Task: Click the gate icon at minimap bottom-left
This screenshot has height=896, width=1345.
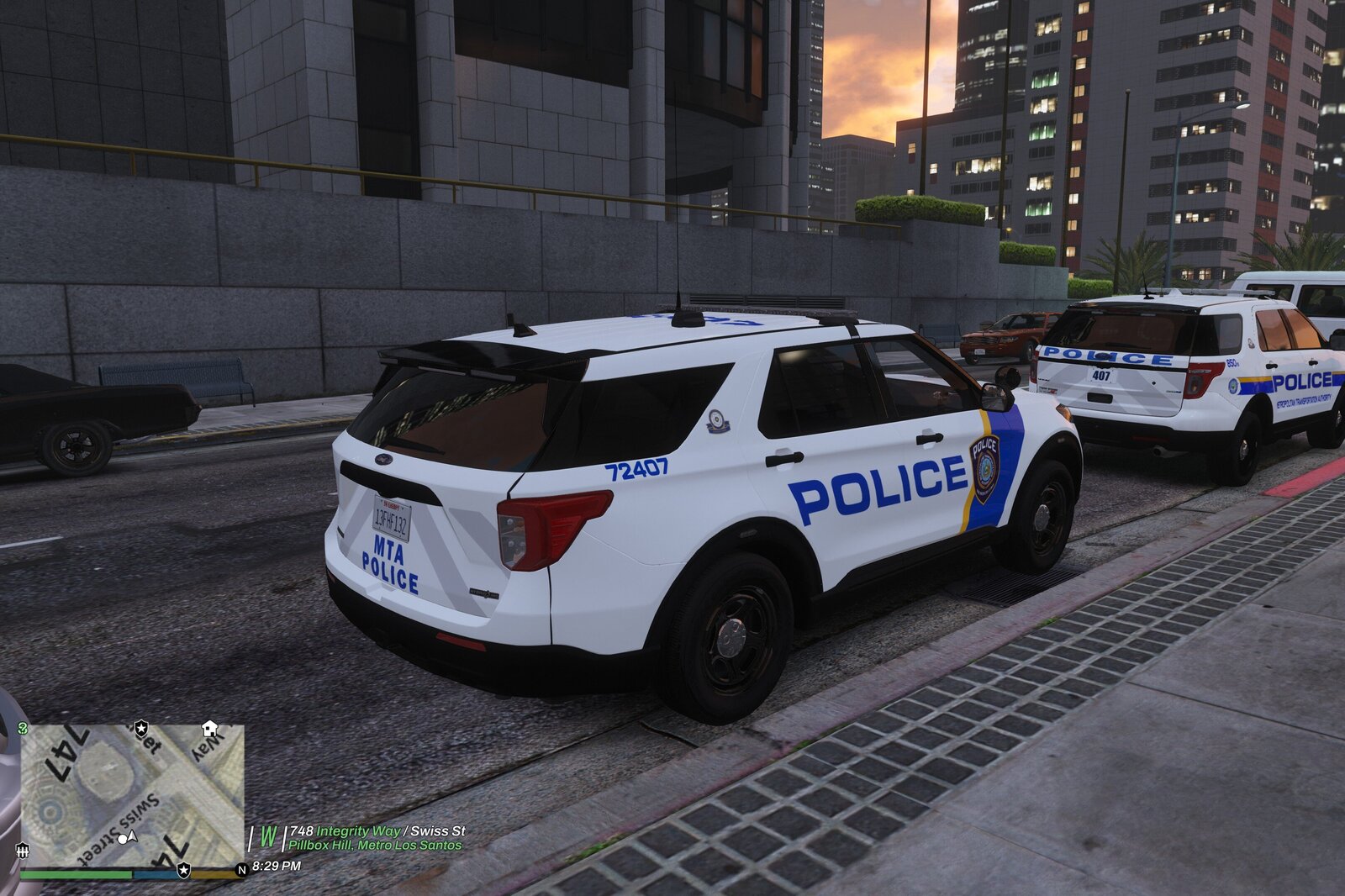Action: pyautogui.click(x=24, y=851)
